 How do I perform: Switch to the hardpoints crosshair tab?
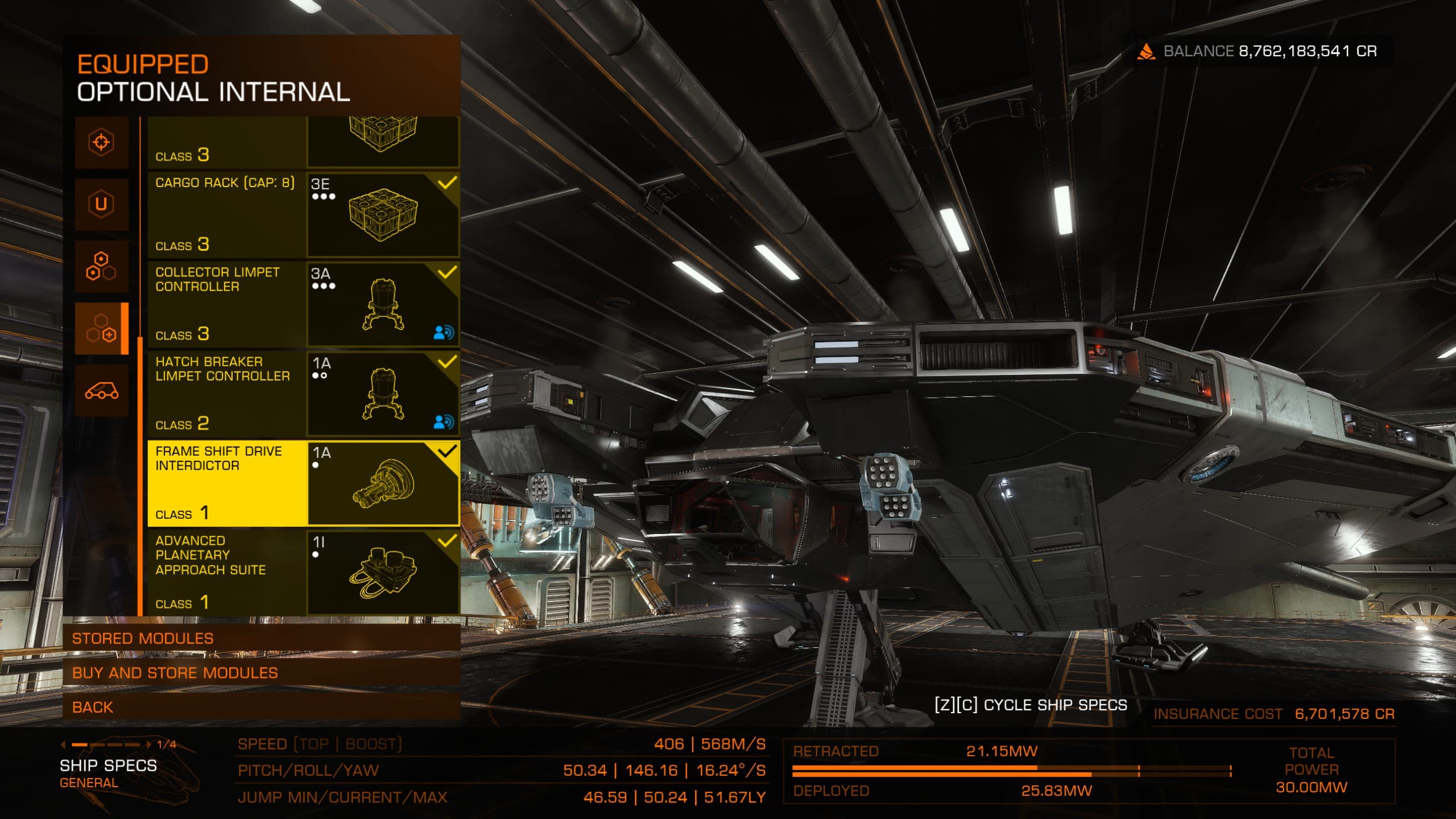click(x=102, y=142)
